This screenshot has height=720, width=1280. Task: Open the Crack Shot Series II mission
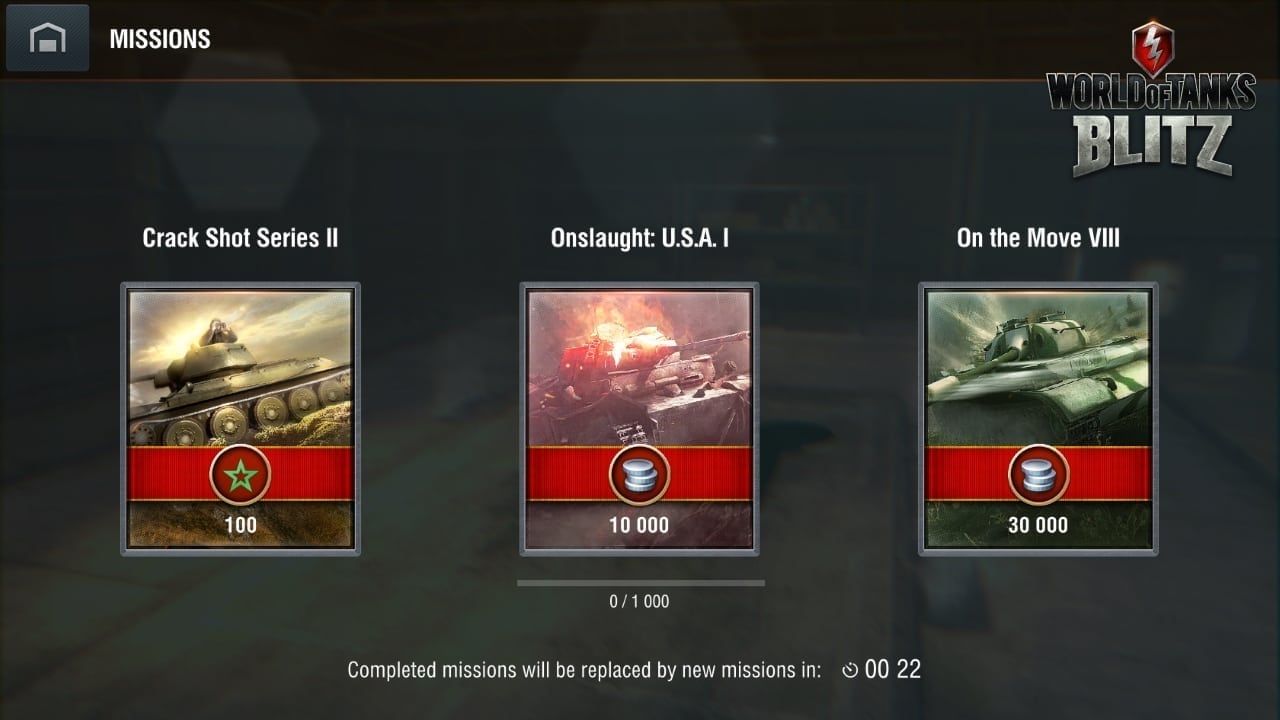click(240, 418)
